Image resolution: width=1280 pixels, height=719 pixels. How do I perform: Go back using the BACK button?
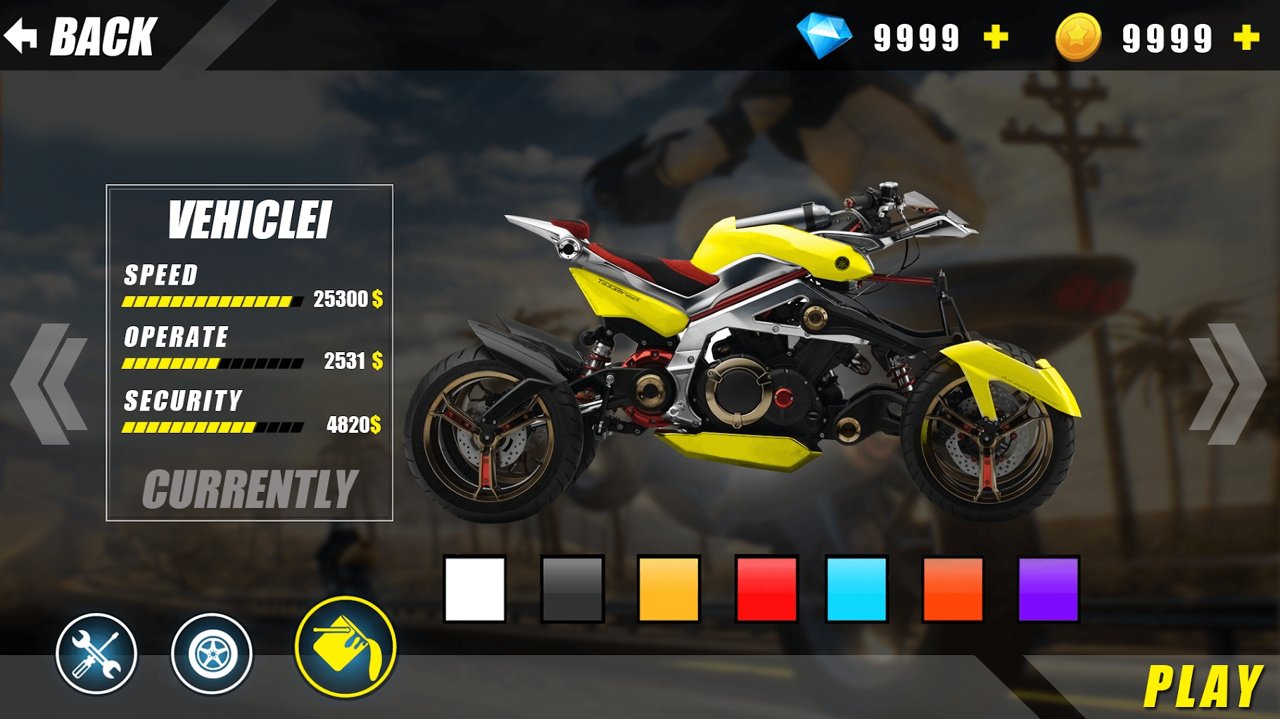tap(82, 37)
